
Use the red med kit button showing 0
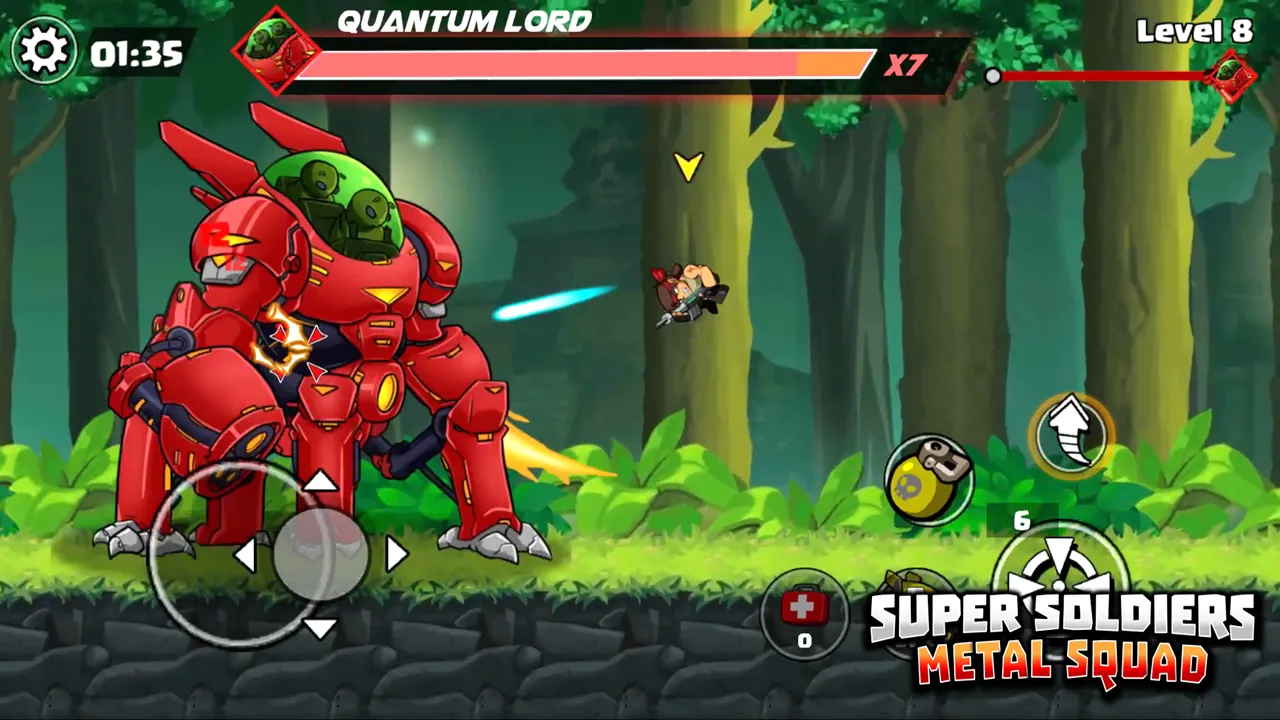click(804, 610)
